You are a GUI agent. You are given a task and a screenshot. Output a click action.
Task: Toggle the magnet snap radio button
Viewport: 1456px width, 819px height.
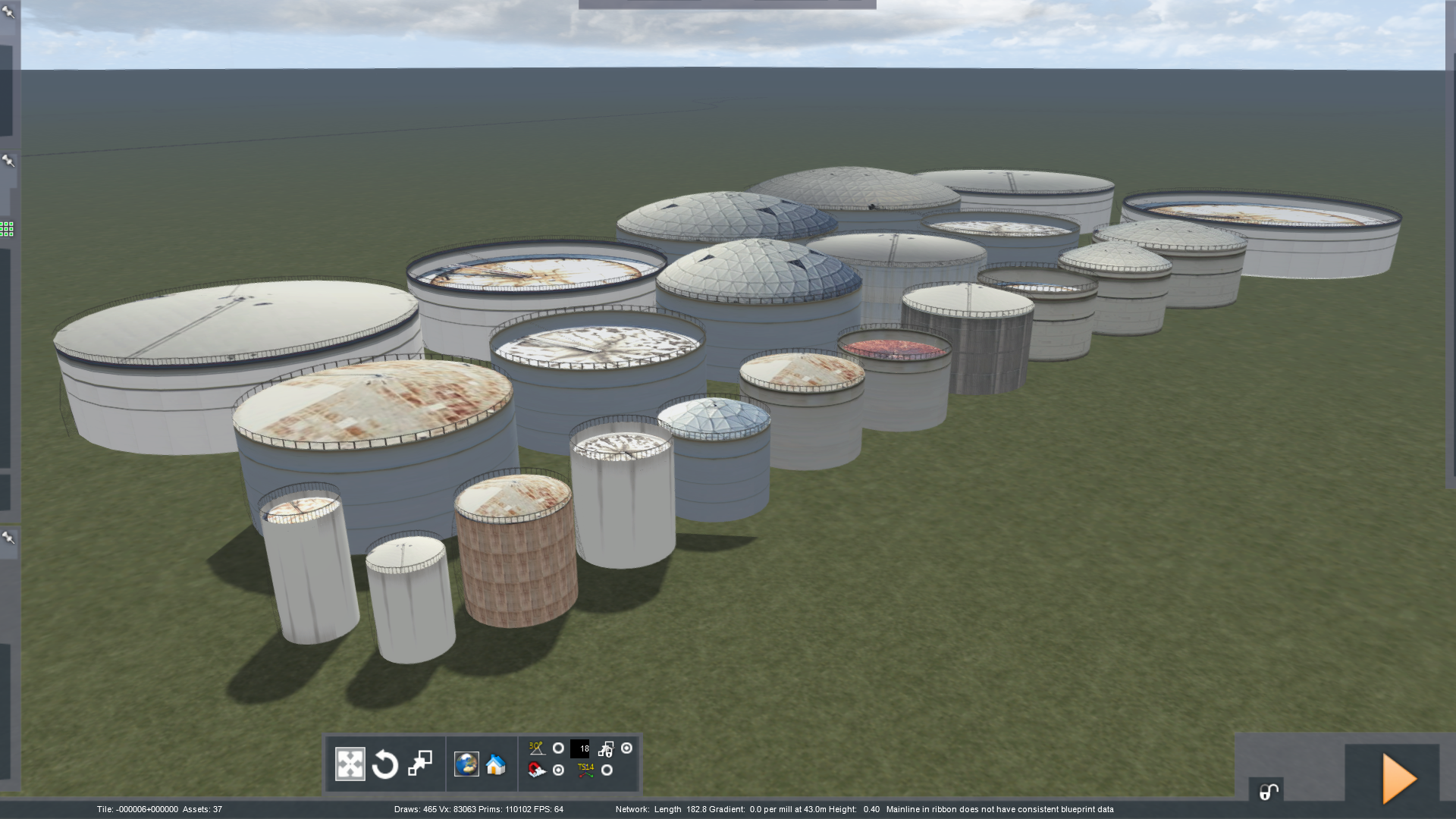[558, 770]
